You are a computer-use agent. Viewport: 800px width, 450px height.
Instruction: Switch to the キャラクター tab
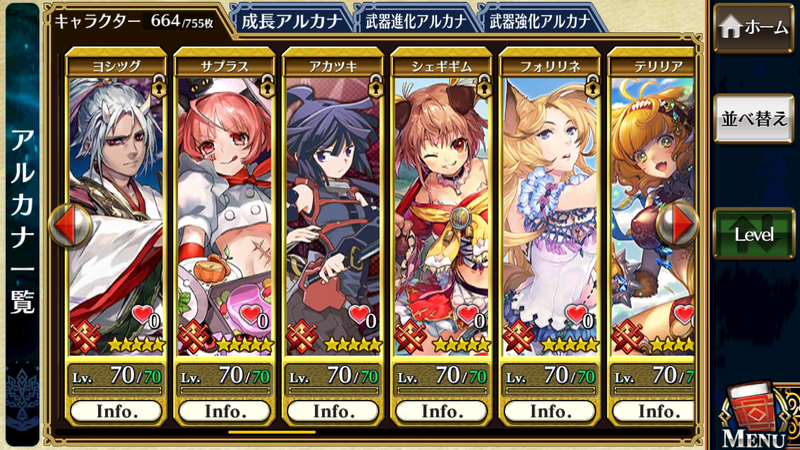click(137, 20)
